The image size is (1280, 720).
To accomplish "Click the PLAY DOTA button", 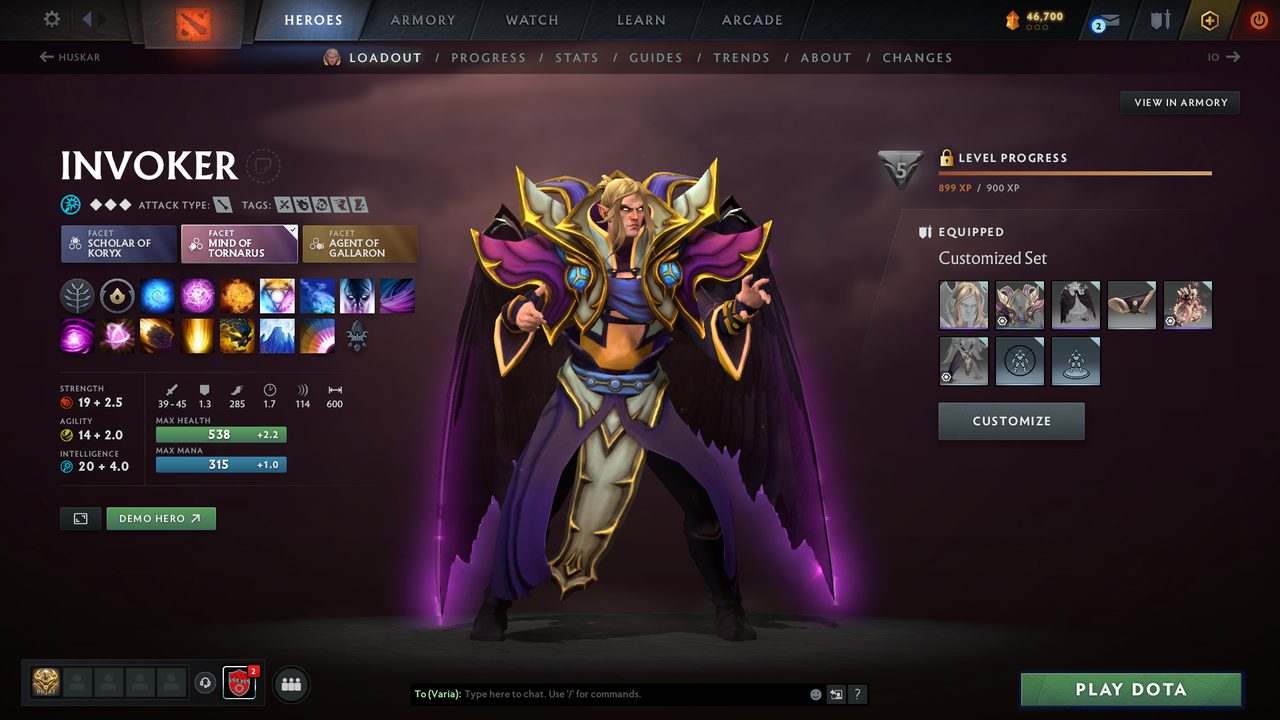I will [1130, 689].
